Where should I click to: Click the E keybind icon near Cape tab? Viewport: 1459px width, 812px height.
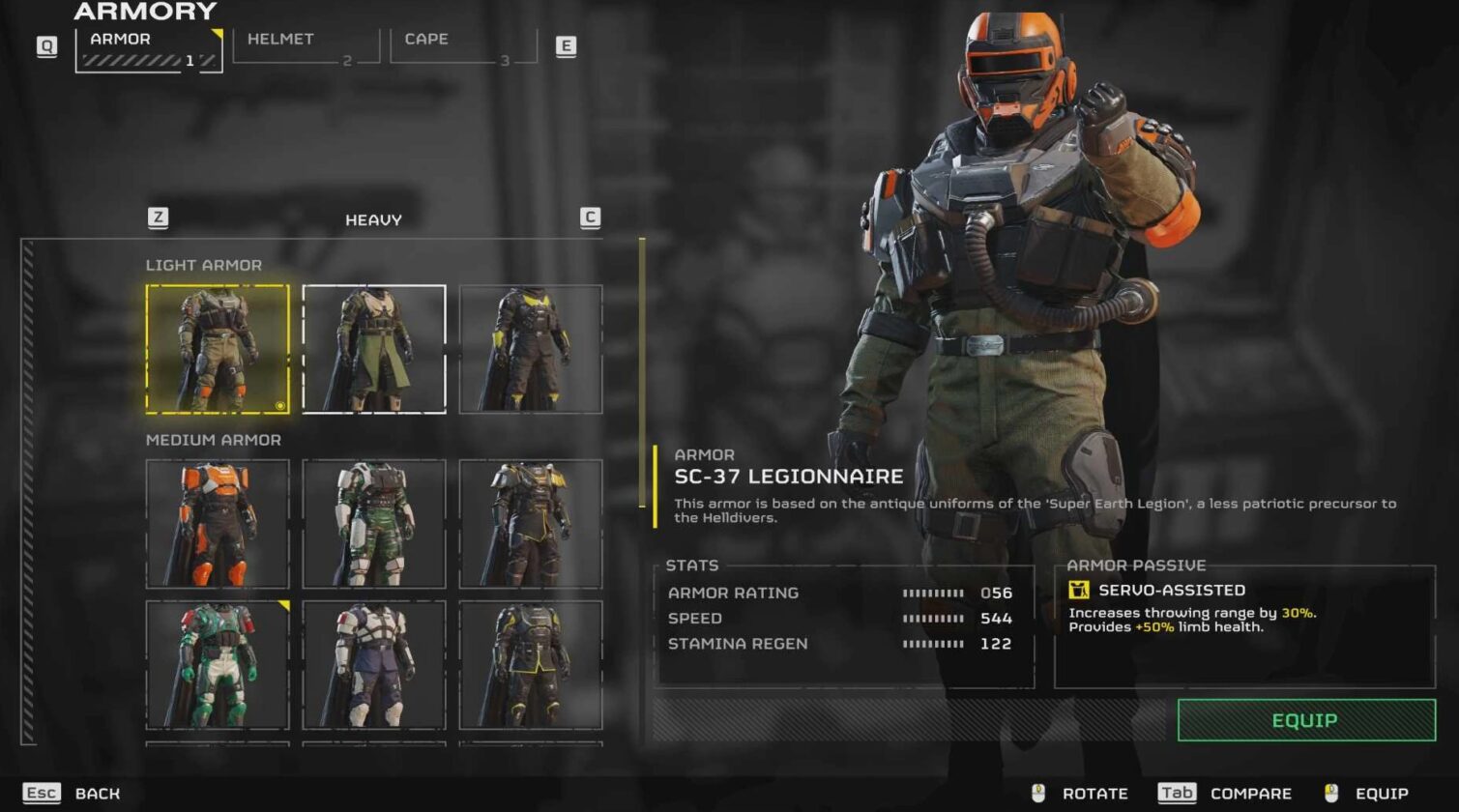coord(569,45)
